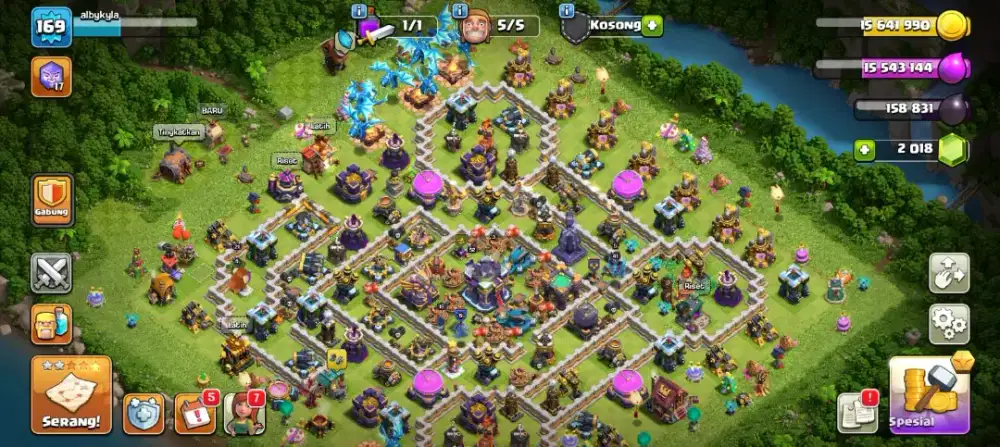Open the red-haired villager icon with 7 badge
This screenshot has height=447, width=1000.
point(242,413)
